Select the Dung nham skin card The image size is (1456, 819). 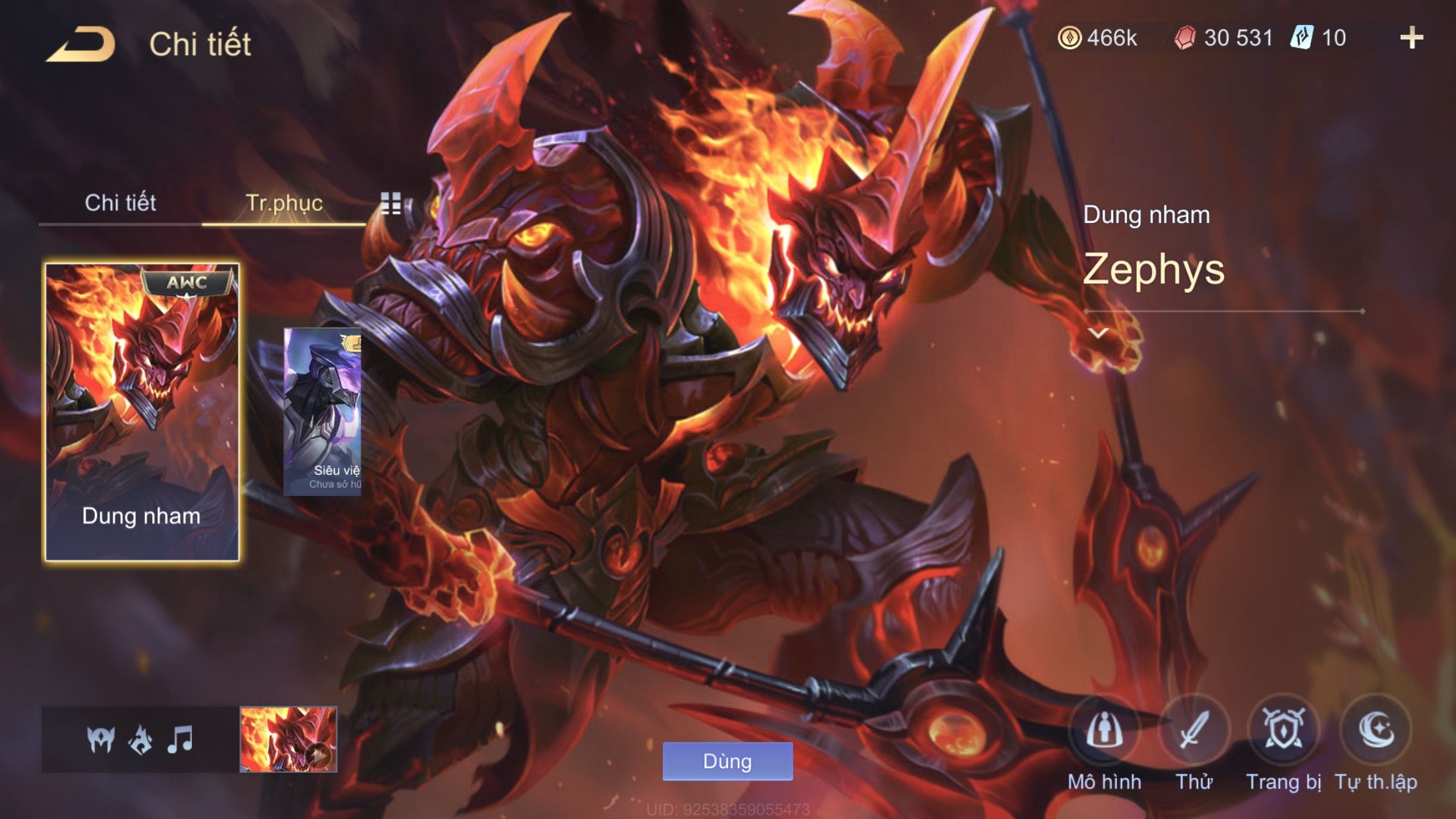pos(142,412)
